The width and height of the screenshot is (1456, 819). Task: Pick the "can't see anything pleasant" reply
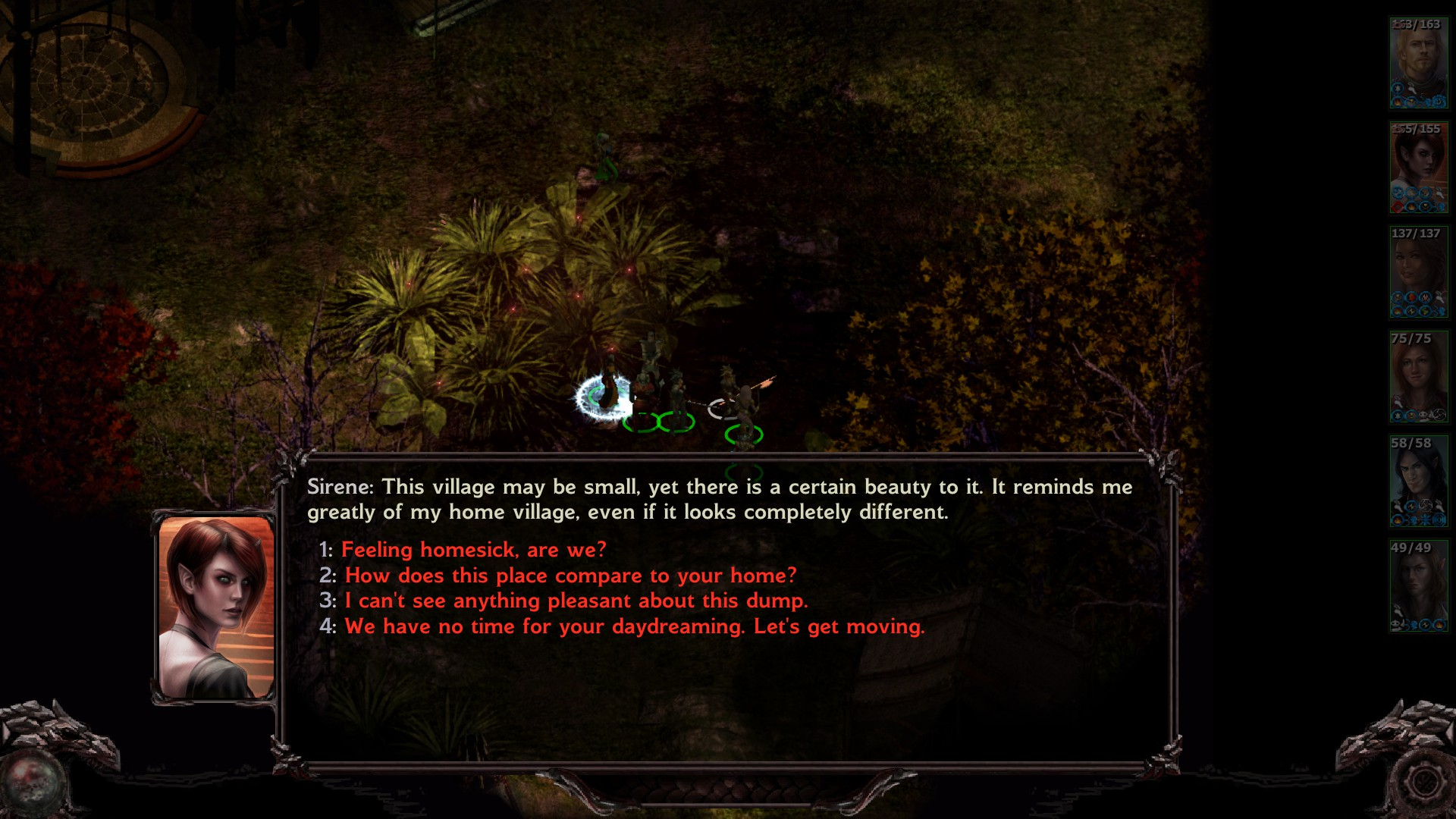pos(576,601)
